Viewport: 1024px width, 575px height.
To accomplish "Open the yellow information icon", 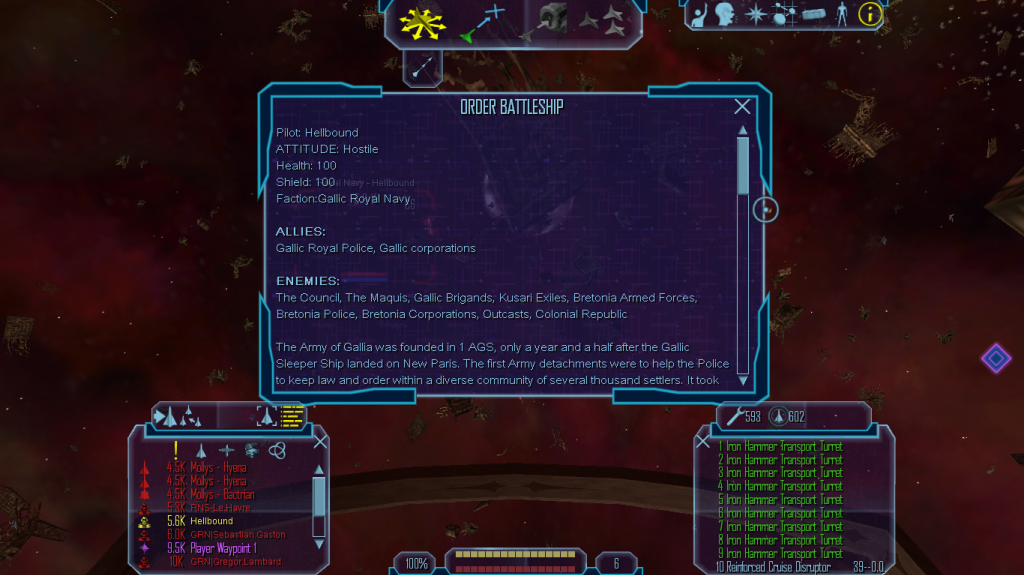I will pyautogui.click(x=870, y=14).
